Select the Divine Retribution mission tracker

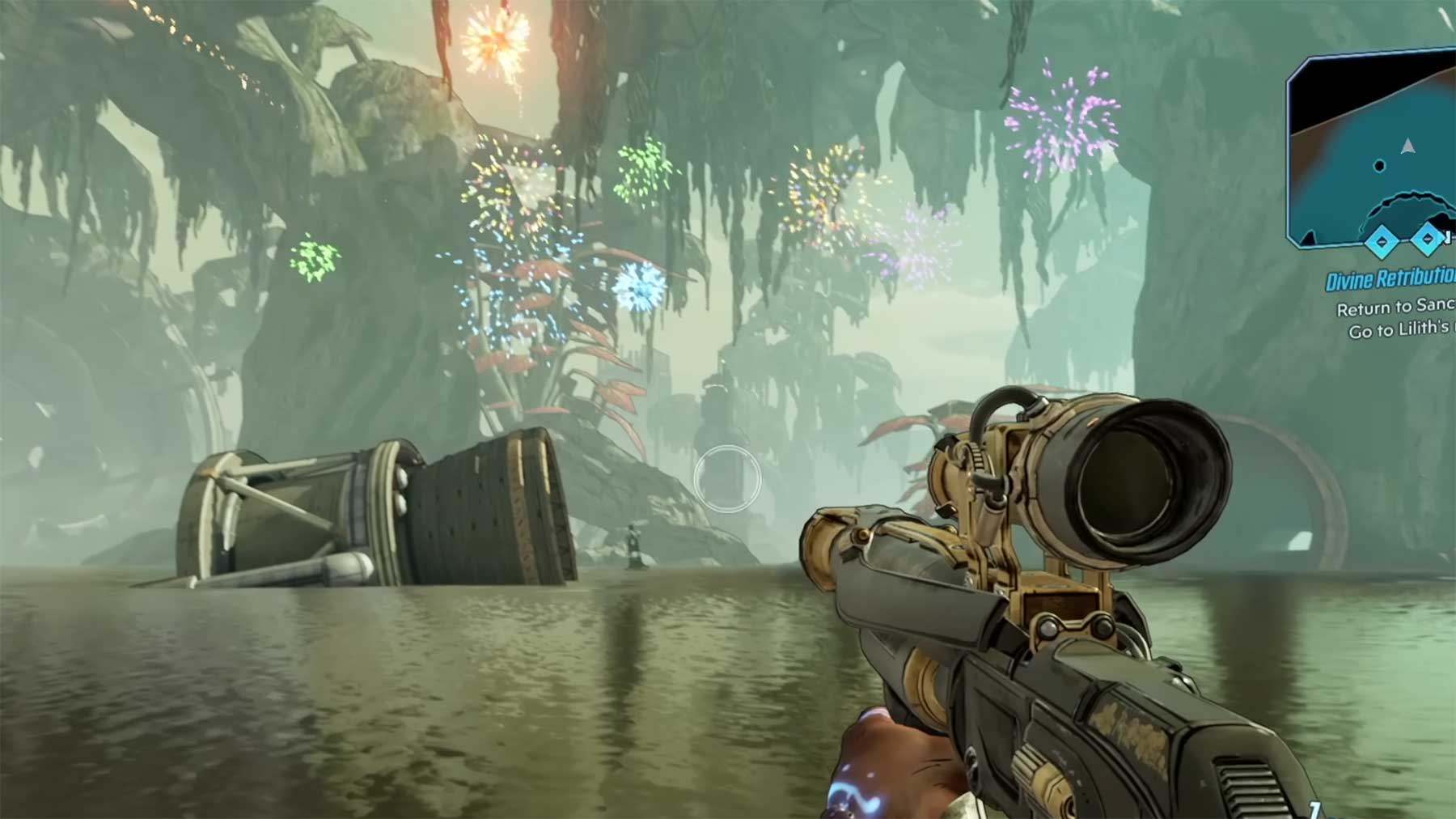coord(1390,280)
